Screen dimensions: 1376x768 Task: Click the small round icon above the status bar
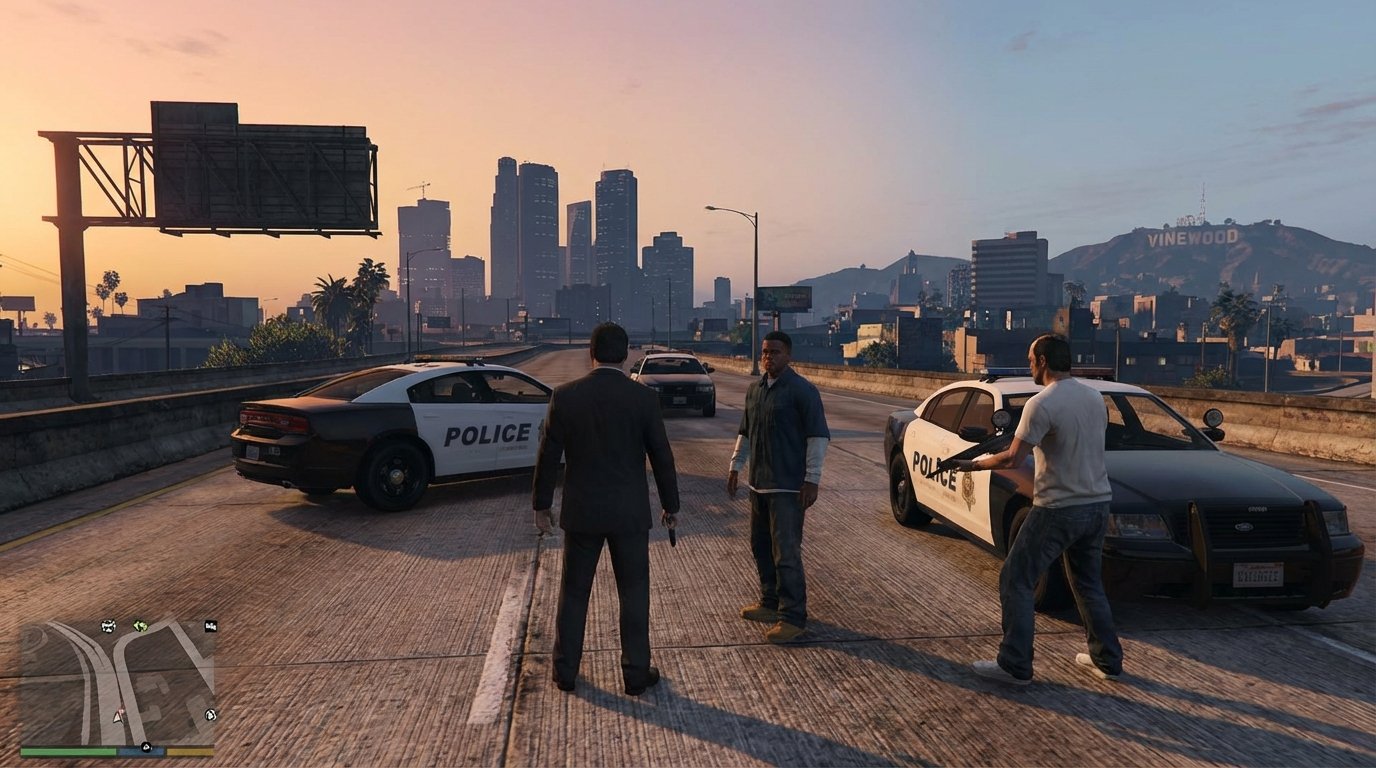click(147, 746)
